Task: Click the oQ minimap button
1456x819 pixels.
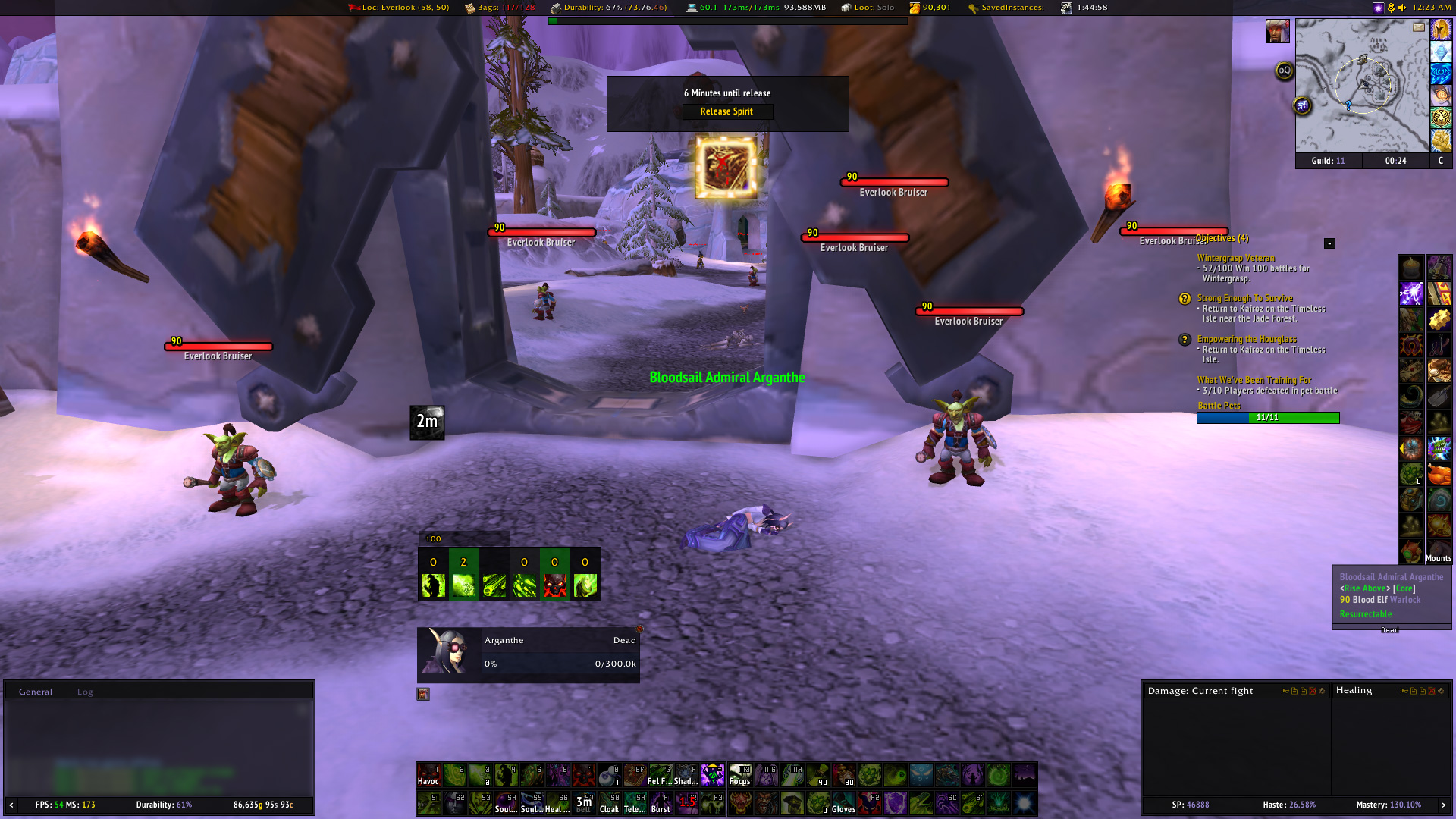Action: (1284, 71)
